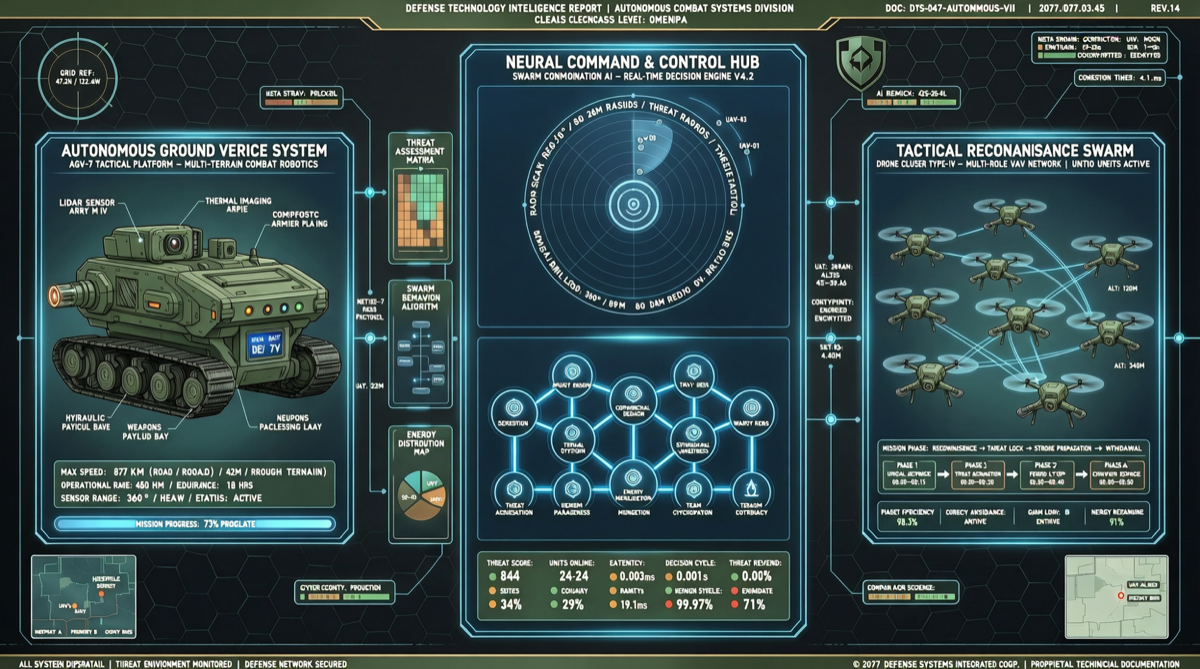Select the Tactical Reconnaissance Swarm panel title
Image resolution: width=1200 pixels, height=669 pixels.
pos(1016,148)
